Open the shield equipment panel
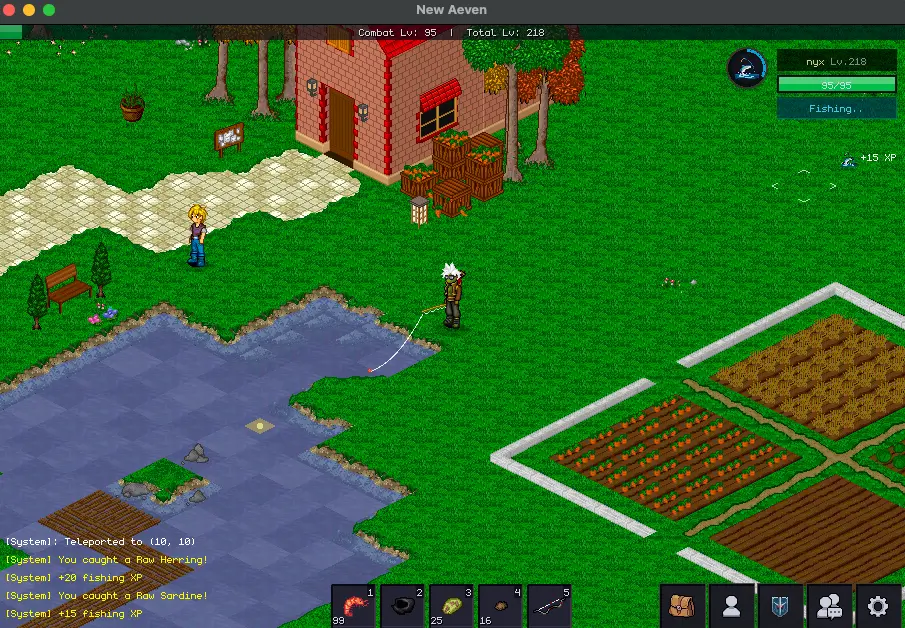Screen dimensions: 905x628 781,606
